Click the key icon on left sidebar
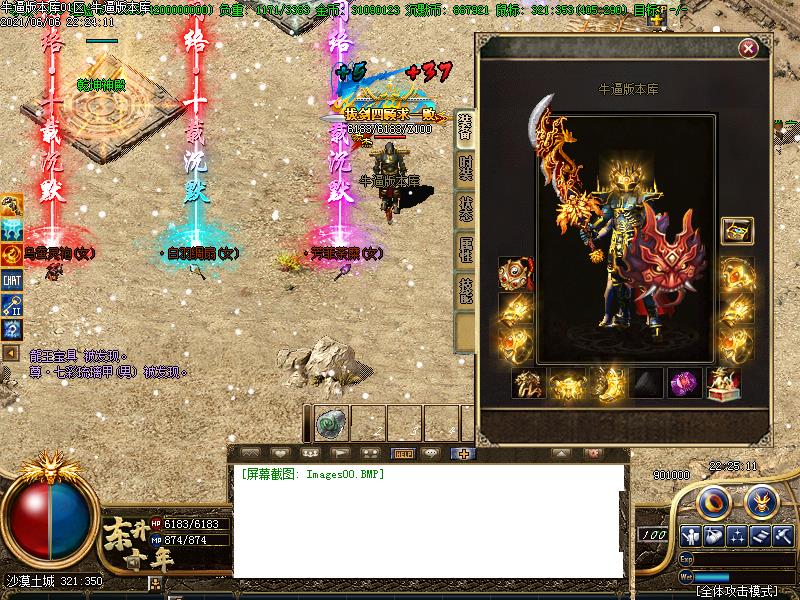 (x=12, y=306)
